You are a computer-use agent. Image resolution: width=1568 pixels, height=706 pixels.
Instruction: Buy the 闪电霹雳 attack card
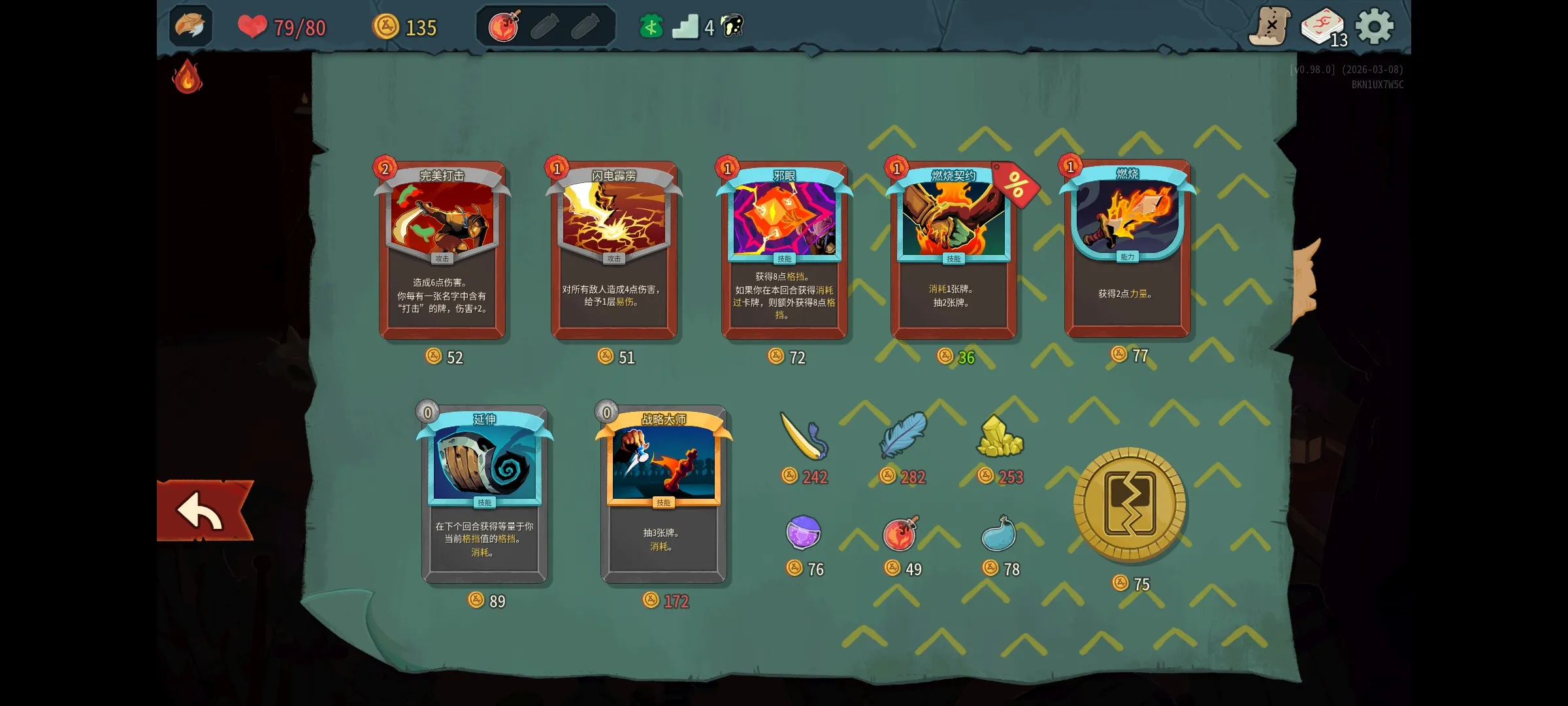pos(614,248)
